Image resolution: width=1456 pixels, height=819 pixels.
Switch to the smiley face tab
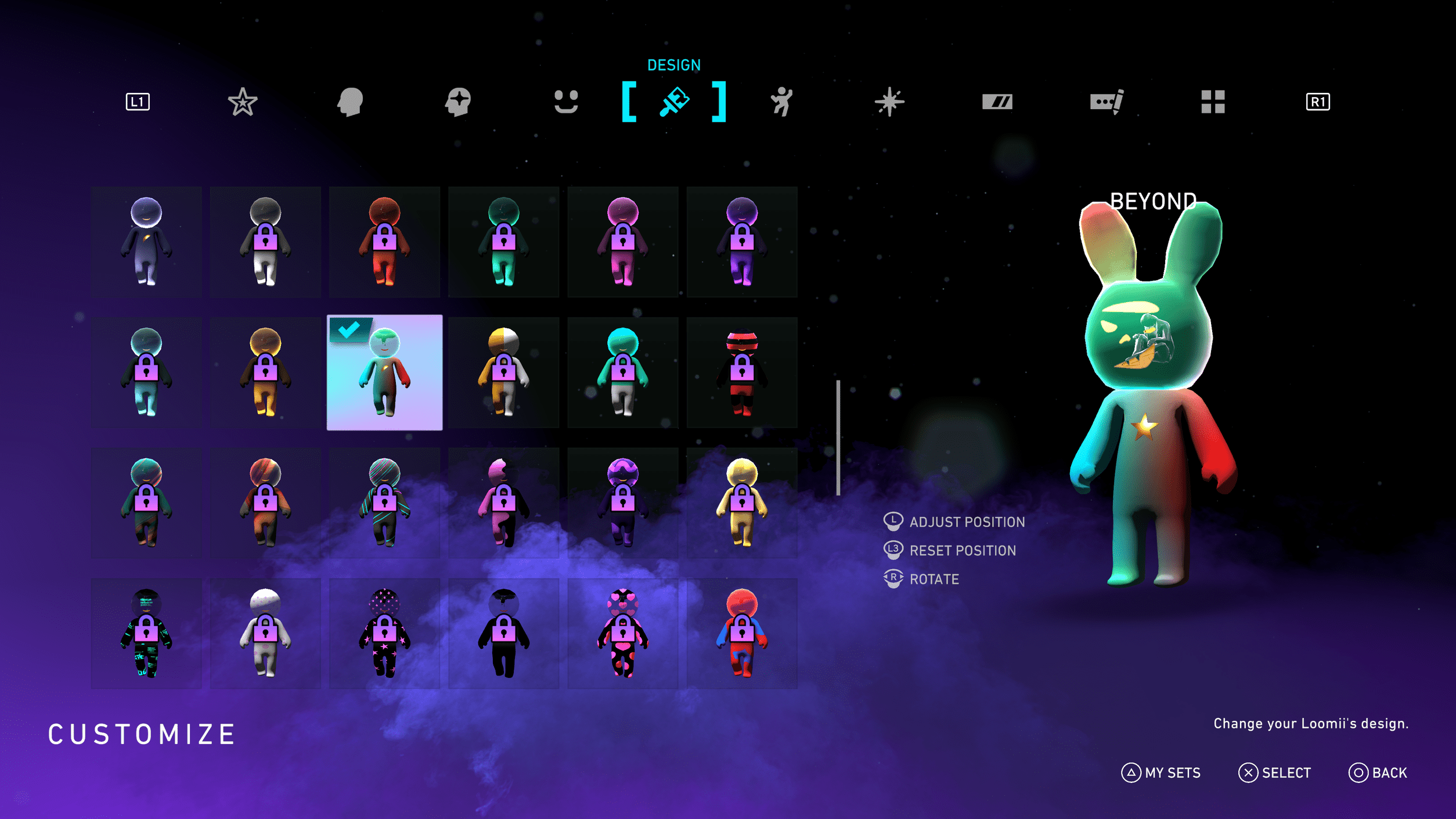565,102
